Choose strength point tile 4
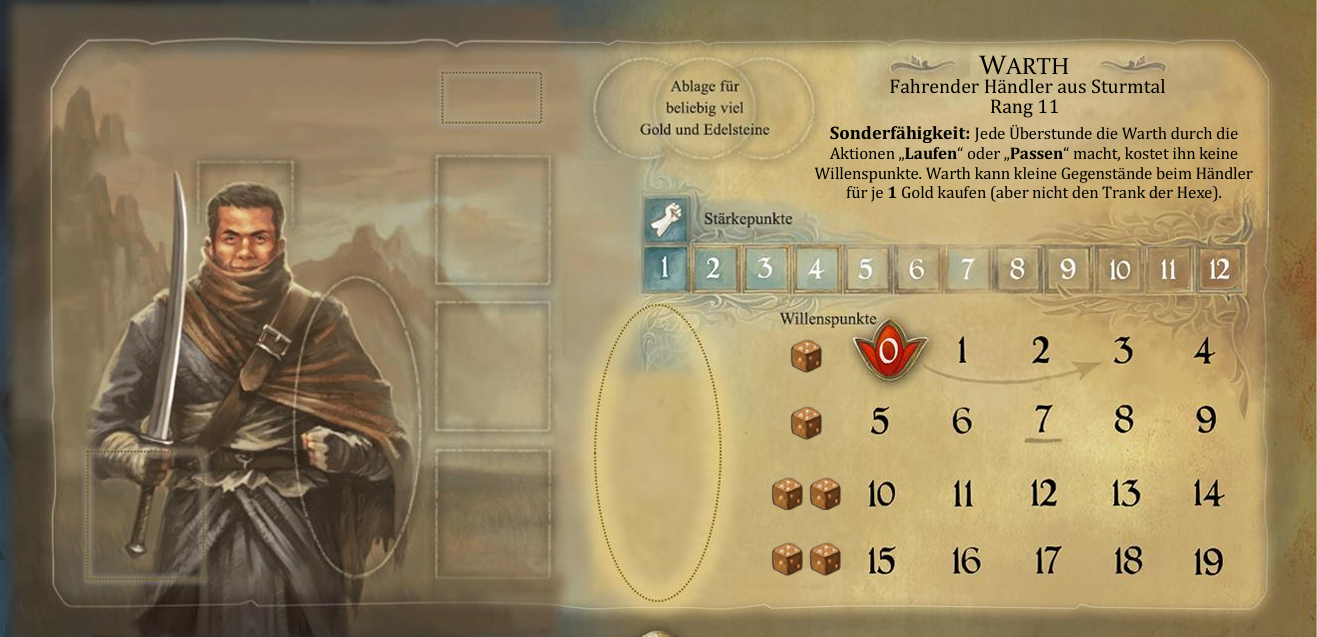Viewport: 1317px width, 637px height. click(815, 269)
